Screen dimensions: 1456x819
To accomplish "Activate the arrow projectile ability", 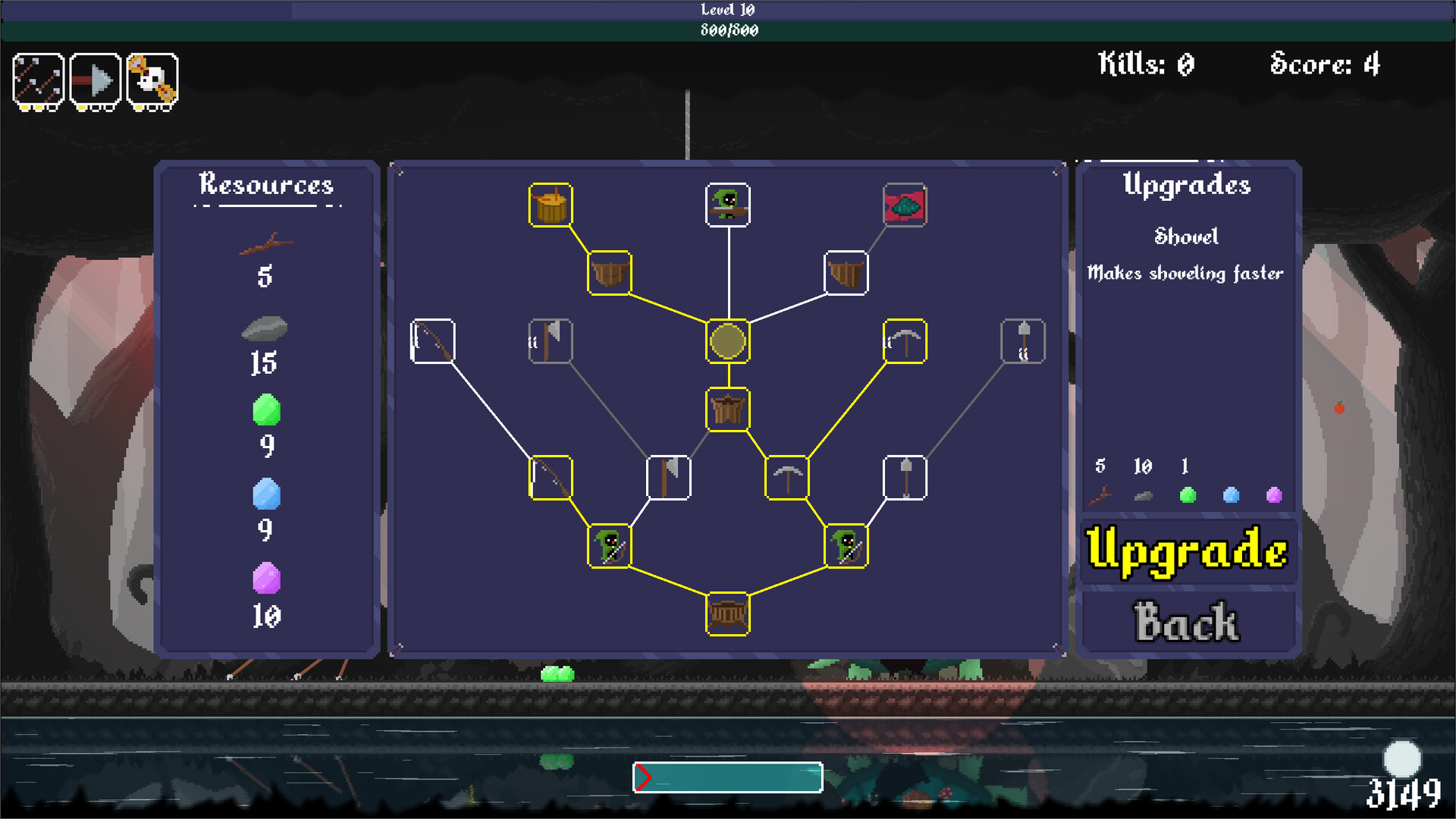I will coord(95,80).
